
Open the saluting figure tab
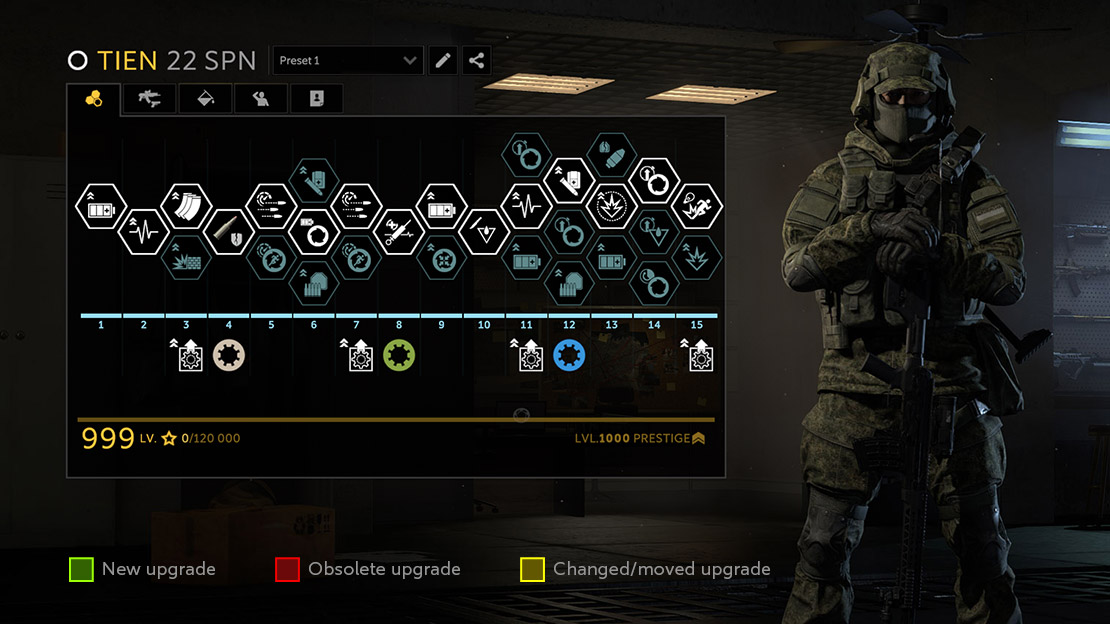[x=261, y=98]
